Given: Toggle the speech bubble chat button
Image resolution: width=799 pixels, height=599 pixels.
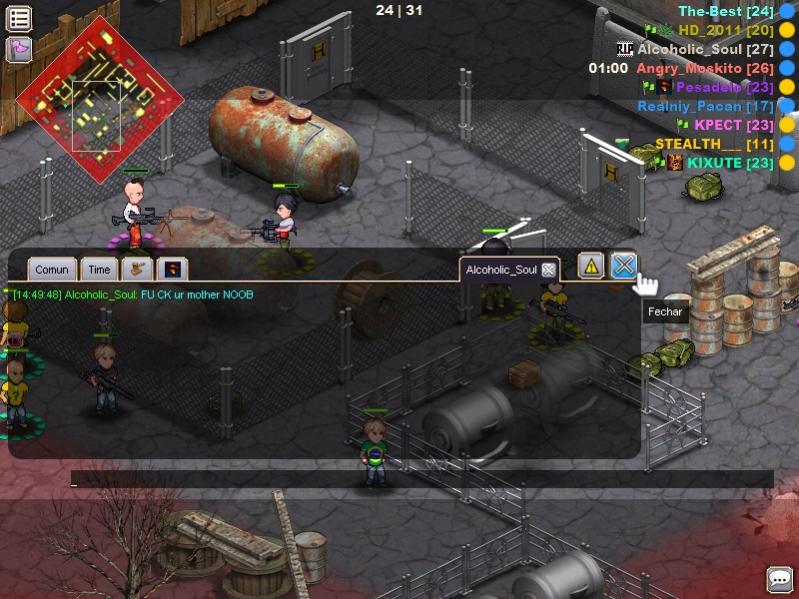Looking at the screenshot, I should pyautogui.click(x=780, y=579).
